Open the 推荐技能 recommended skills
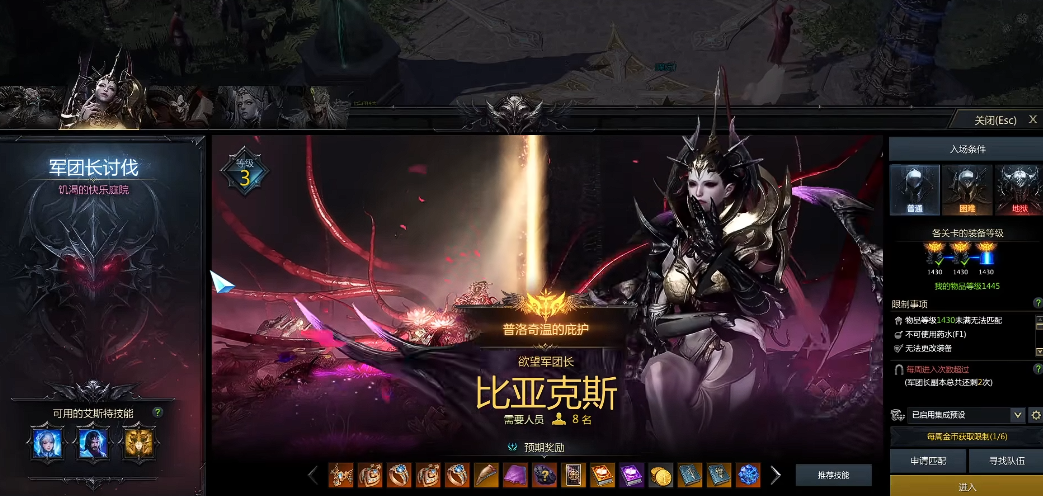This screenshot has width=1043, height=496. click(x=833, y=475)
